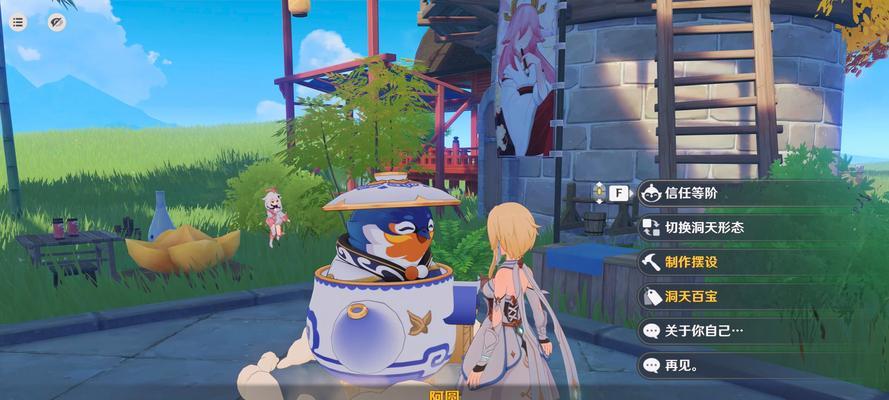Toggle the hide-interface eye icon
This screenshot has height=400, width=889.
pyautogui.click(x=57, y=23)
